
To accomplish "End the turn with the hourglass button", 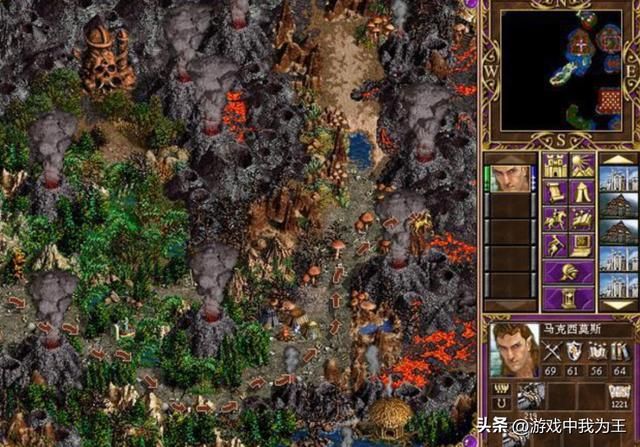I will tap(567, 297).
